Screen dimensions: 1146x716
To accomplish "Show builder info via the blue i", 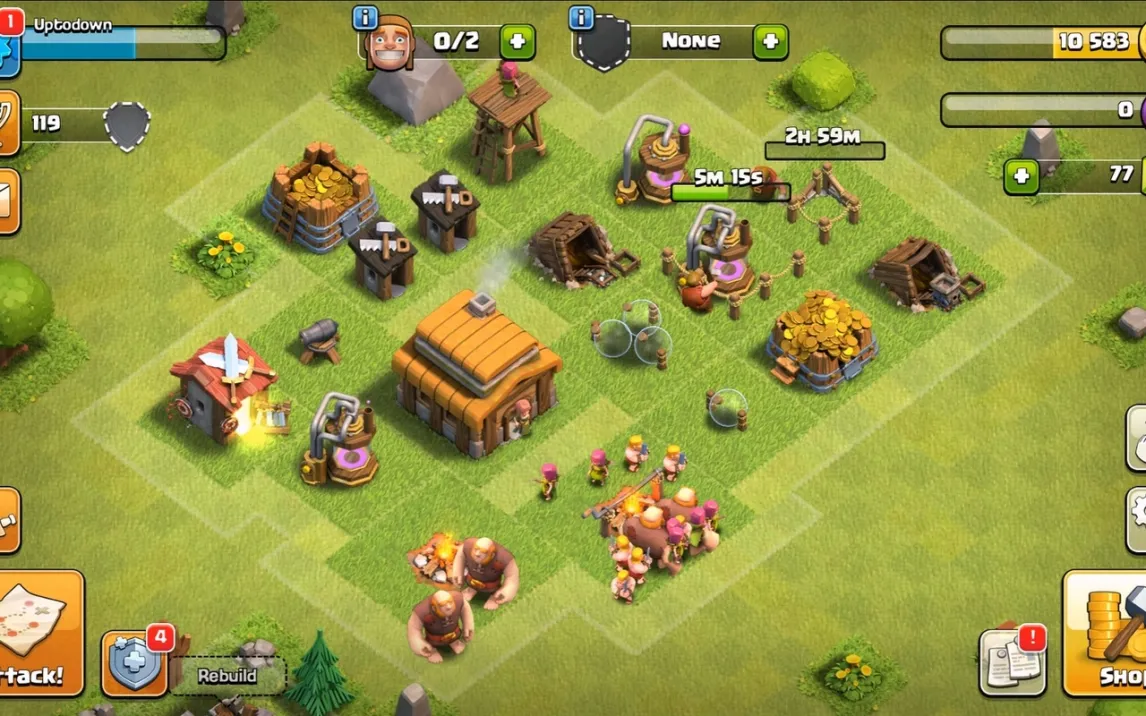I will tap(366, 18).
